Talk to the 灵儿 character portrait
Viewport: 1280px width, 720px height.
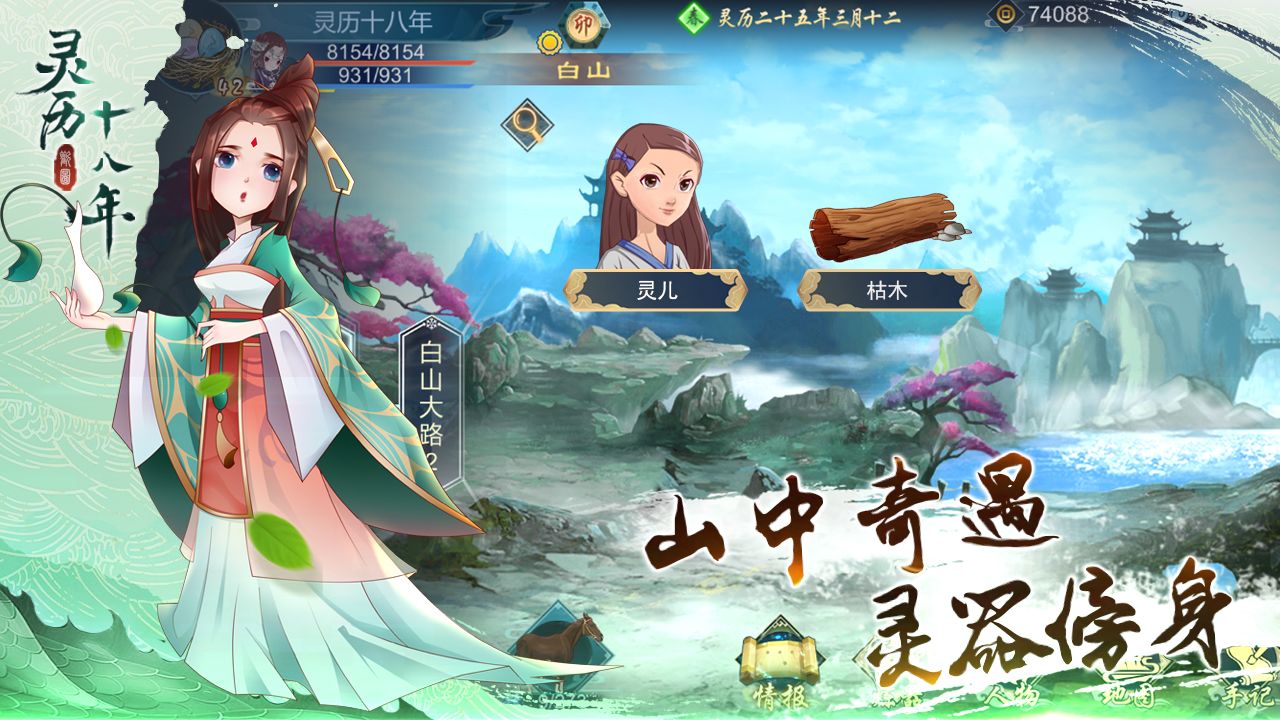coord(655,200)
